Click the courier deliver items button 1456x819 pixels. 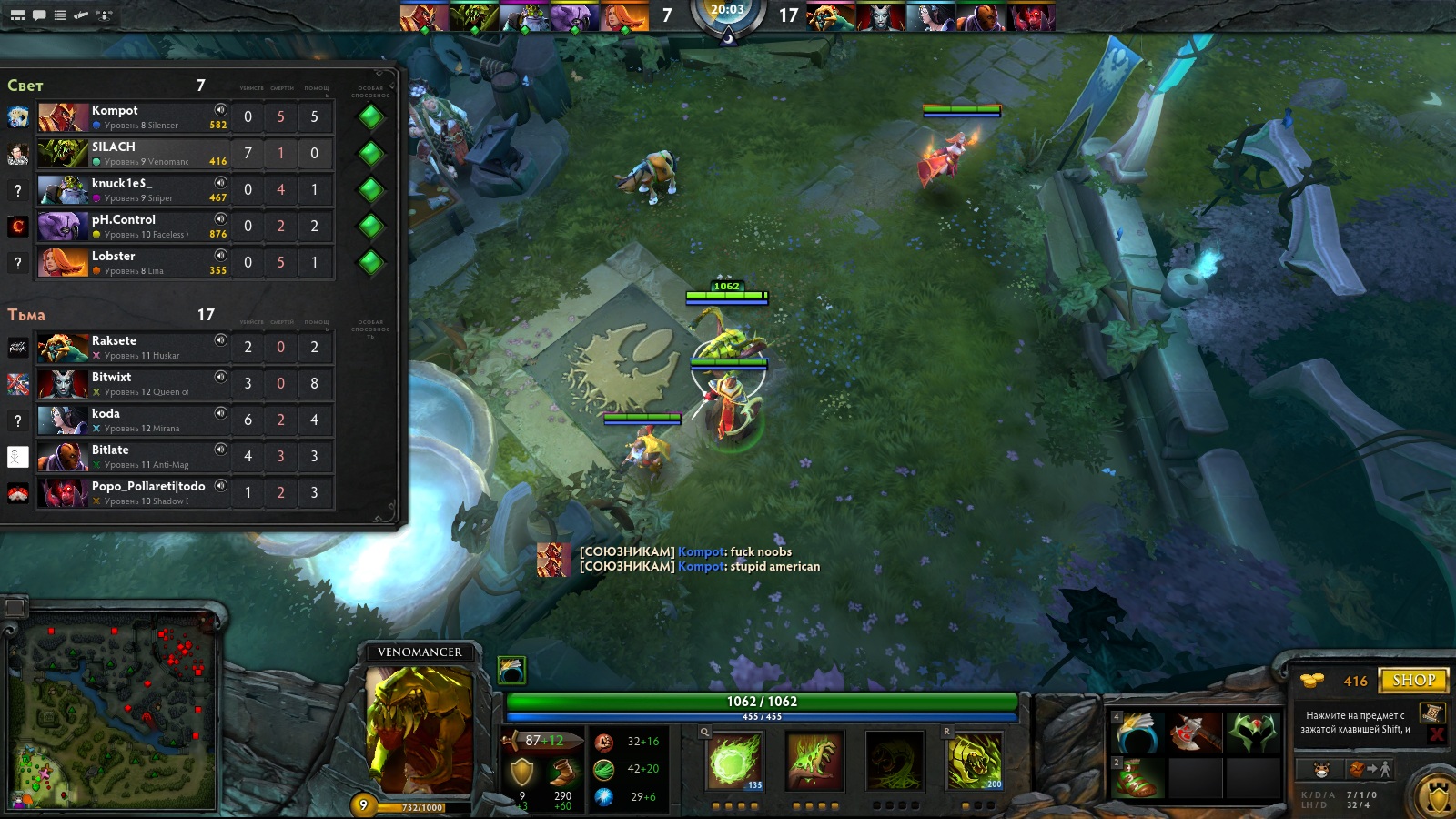[1369, 770]
